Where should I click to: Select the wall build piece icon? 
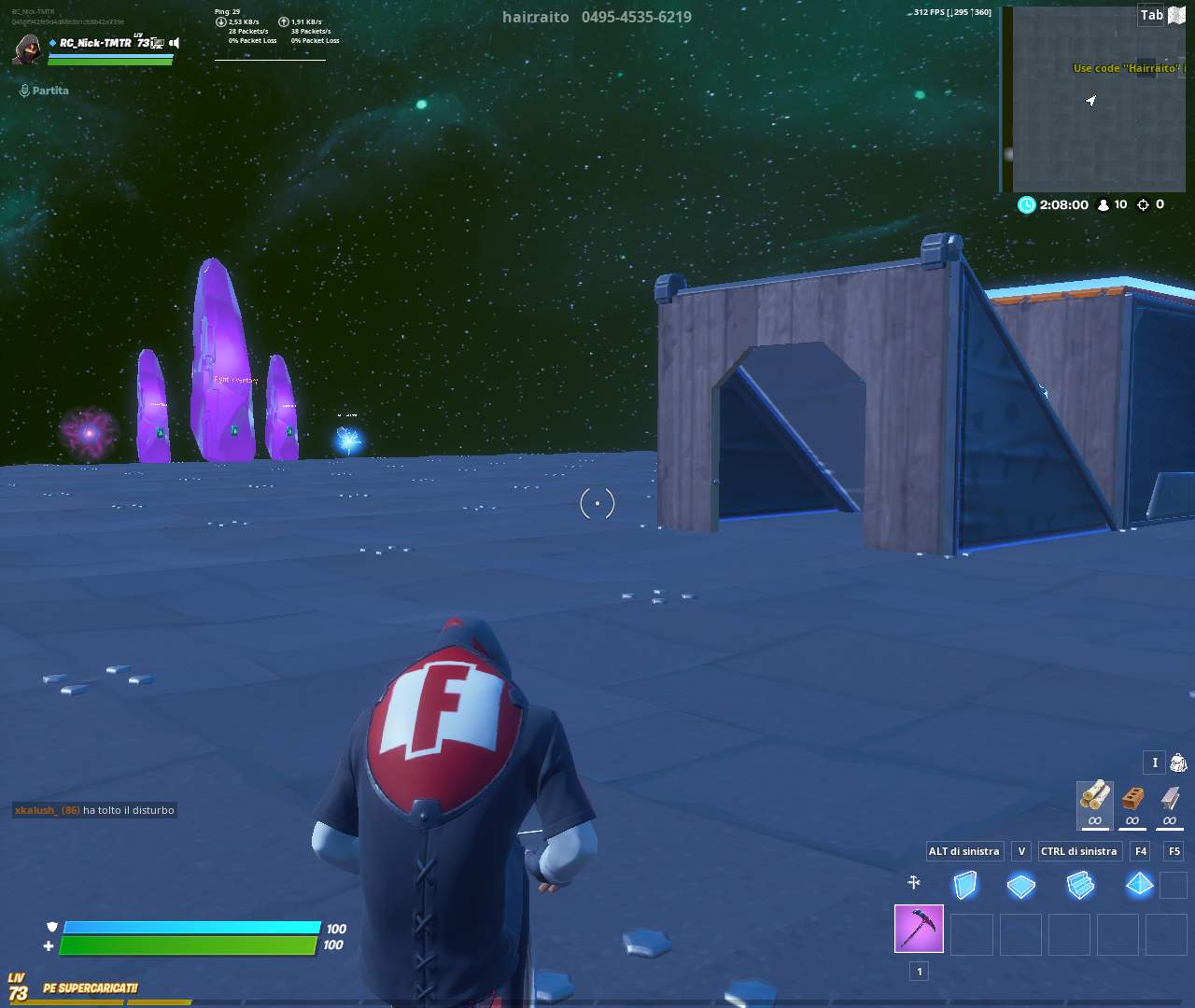coord(968,885)
